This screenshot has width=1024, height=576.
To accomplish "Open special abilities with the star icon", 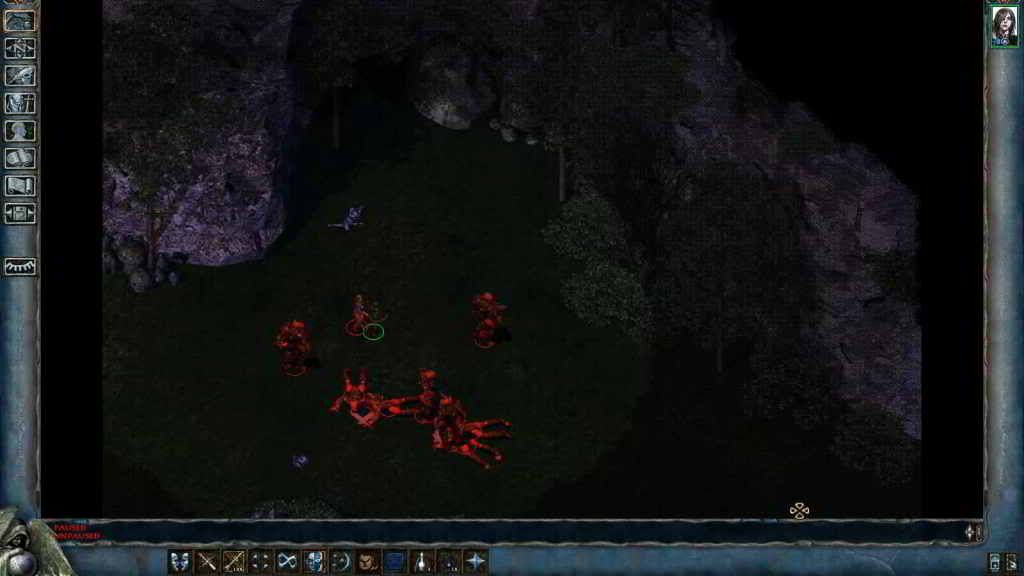I will [476, 561].
